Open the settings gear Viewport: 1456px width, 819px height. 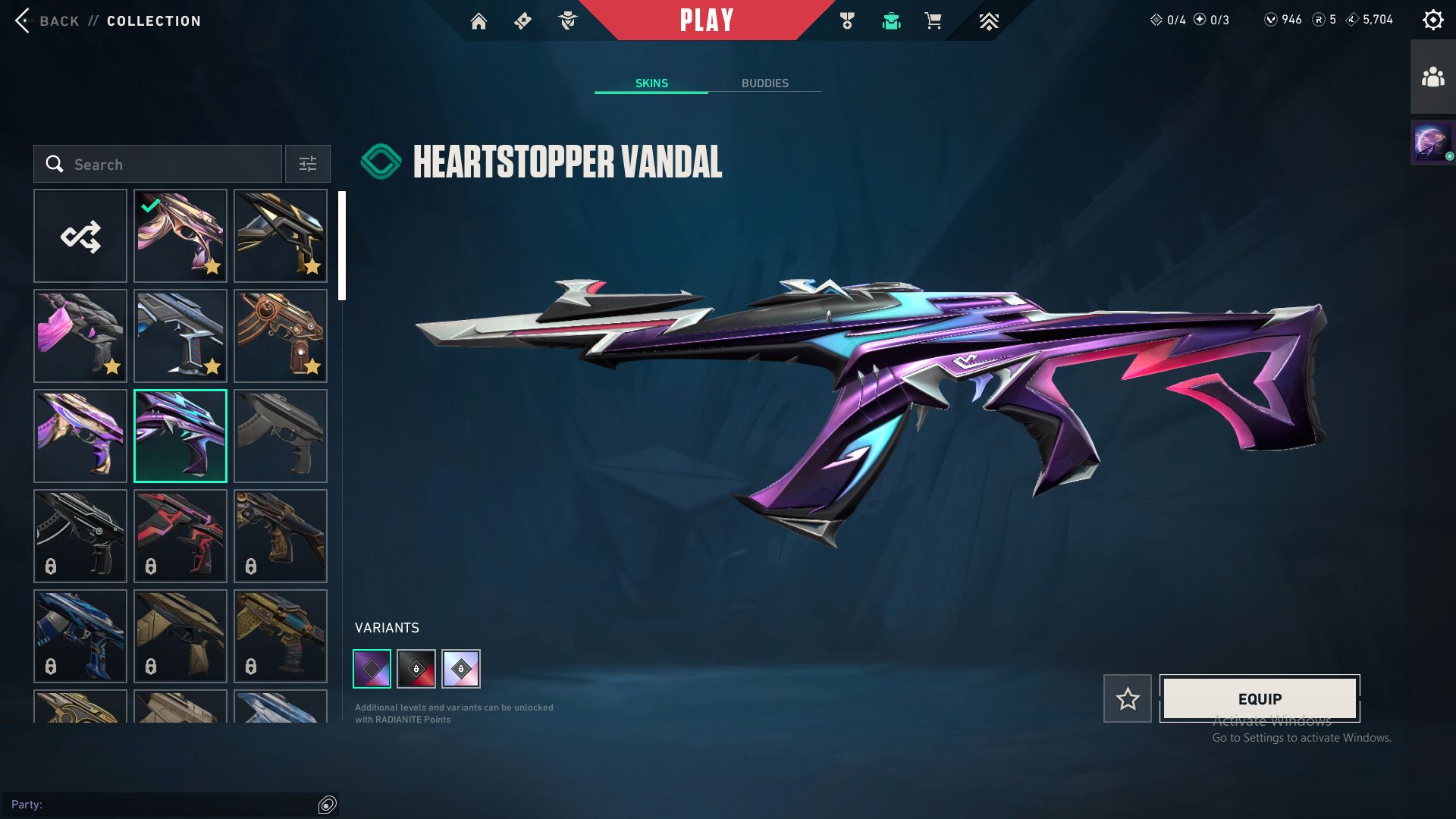pos(1432,20)
